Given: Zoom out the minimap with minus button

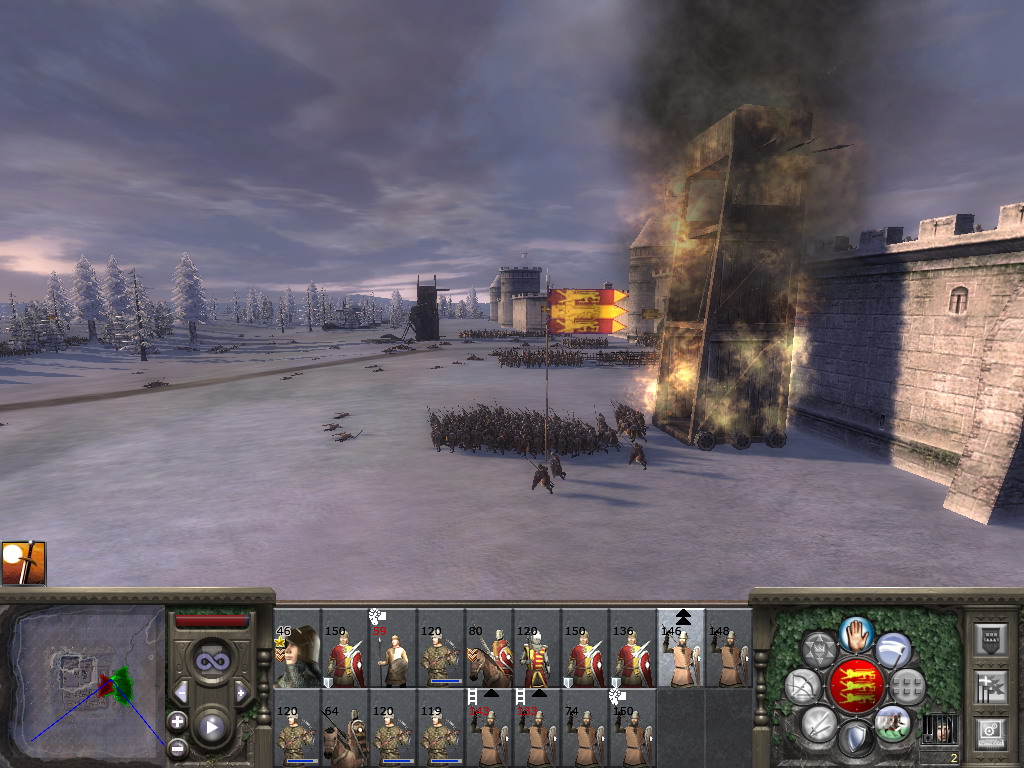Looking at the screenshot, I should 177,746.
